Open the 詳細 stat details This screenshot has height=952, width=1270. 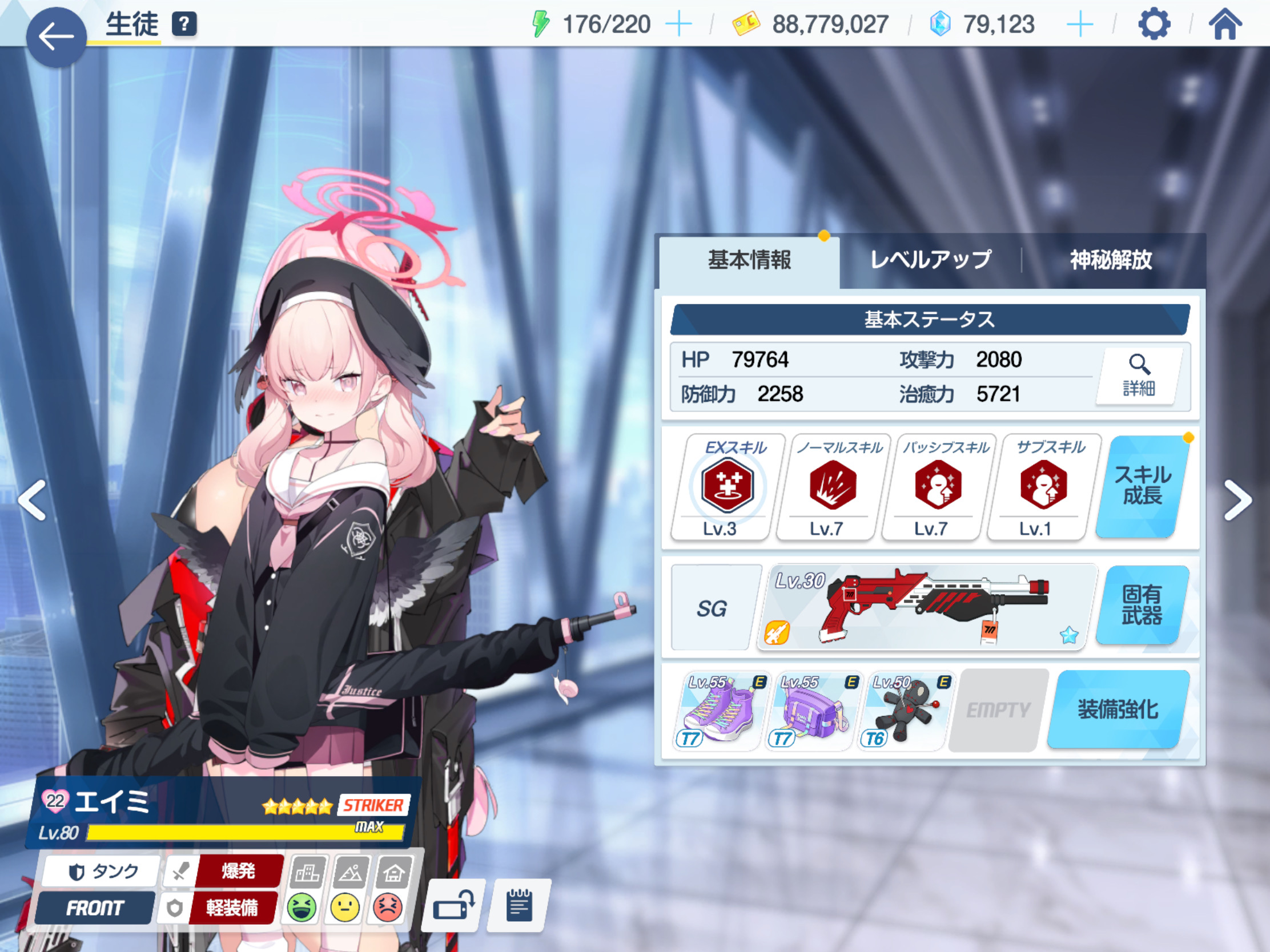coord(1139,376)
